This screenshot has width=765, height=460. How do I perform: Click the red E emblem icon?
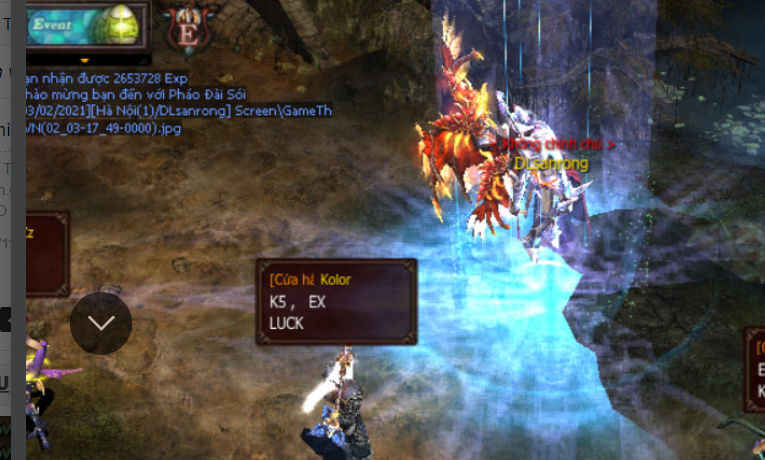click(187, 27)
